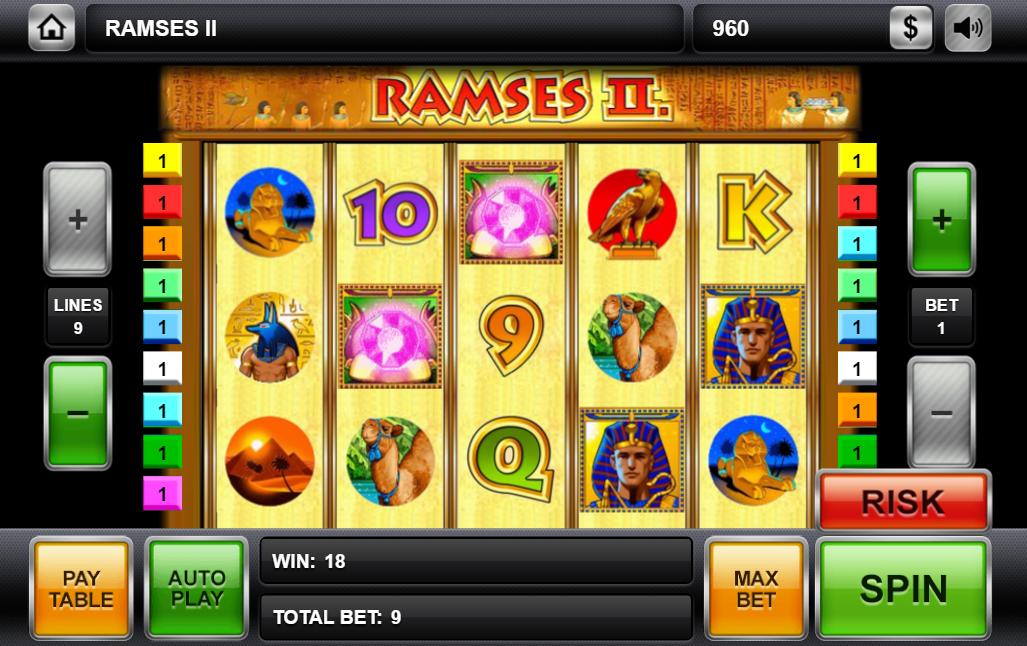The height and width of the screenshot is (646, 1027).
Task: Raise the bet with the green plus
Action: (941, 219)
